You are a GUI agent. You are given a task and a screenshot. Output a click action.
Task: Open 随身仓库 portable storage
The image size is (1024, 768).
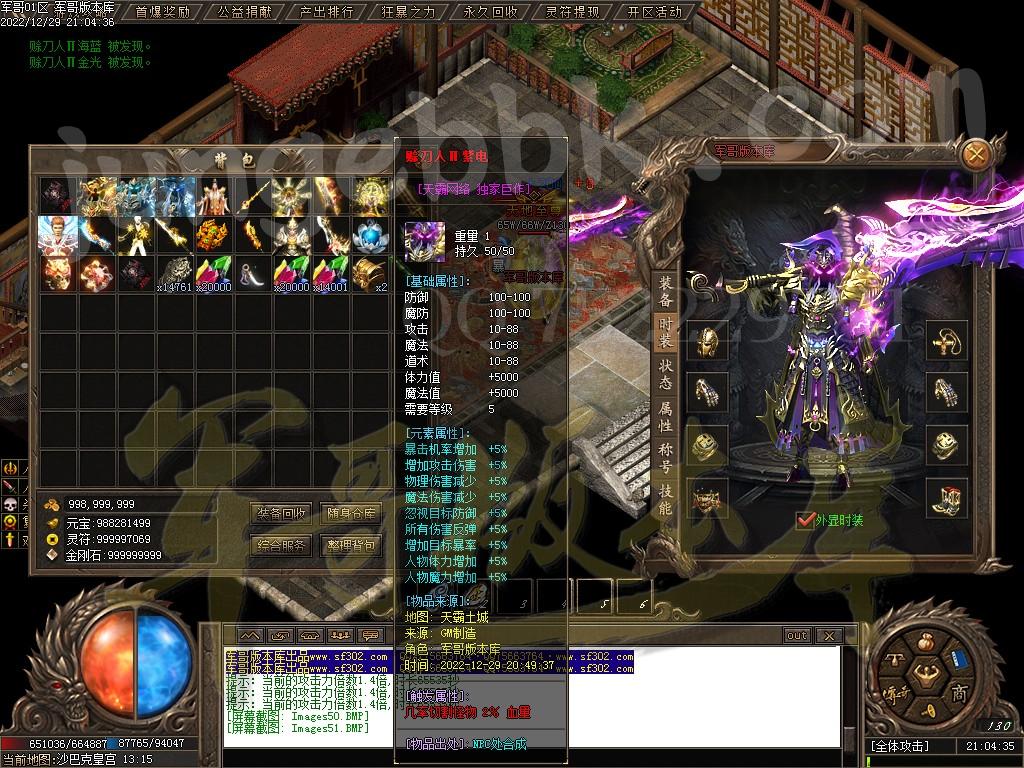tap(352, 513)
